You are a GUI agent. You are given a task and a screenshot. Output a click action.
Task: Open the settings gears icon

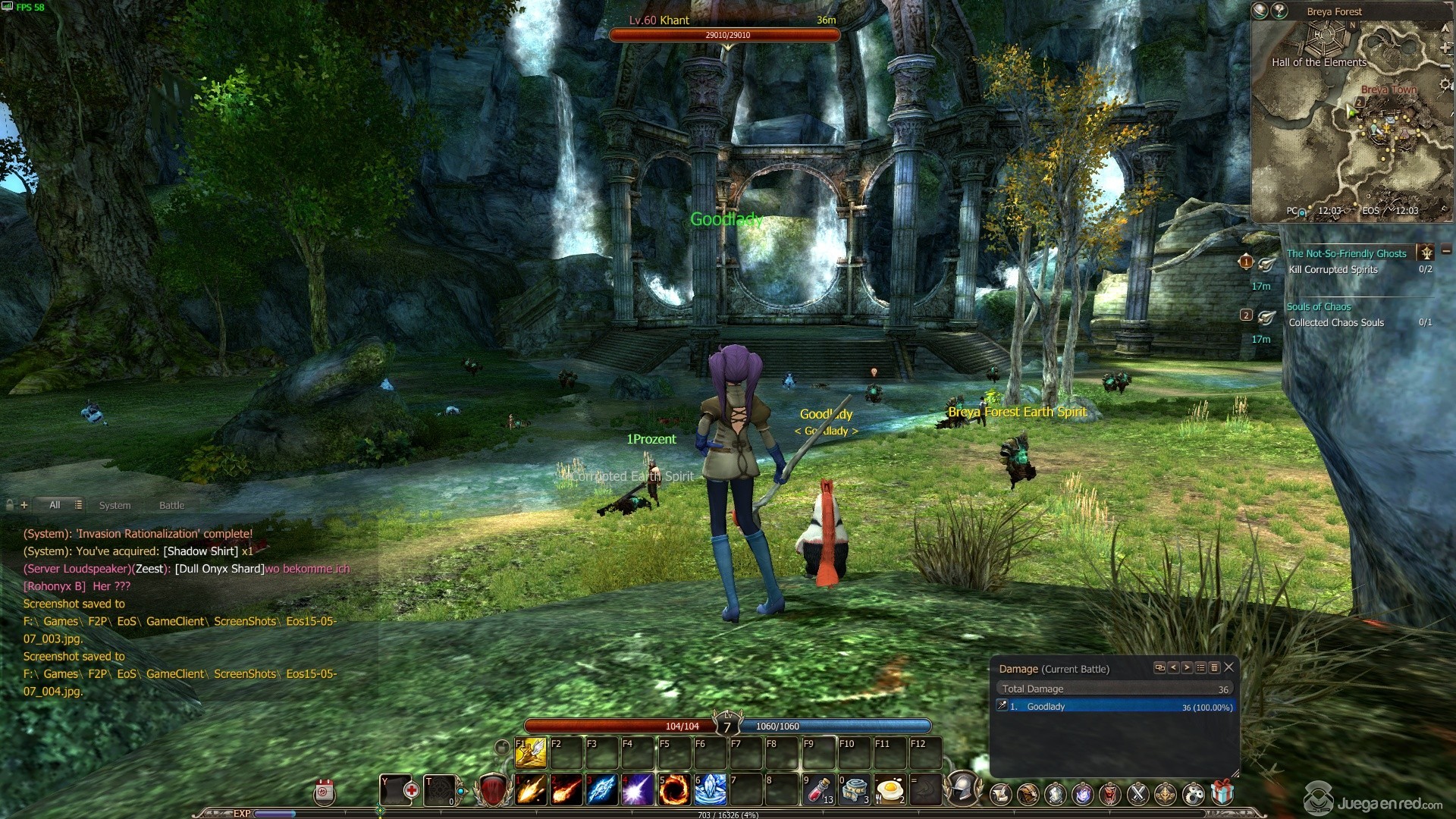click(x=1194, y=794)
